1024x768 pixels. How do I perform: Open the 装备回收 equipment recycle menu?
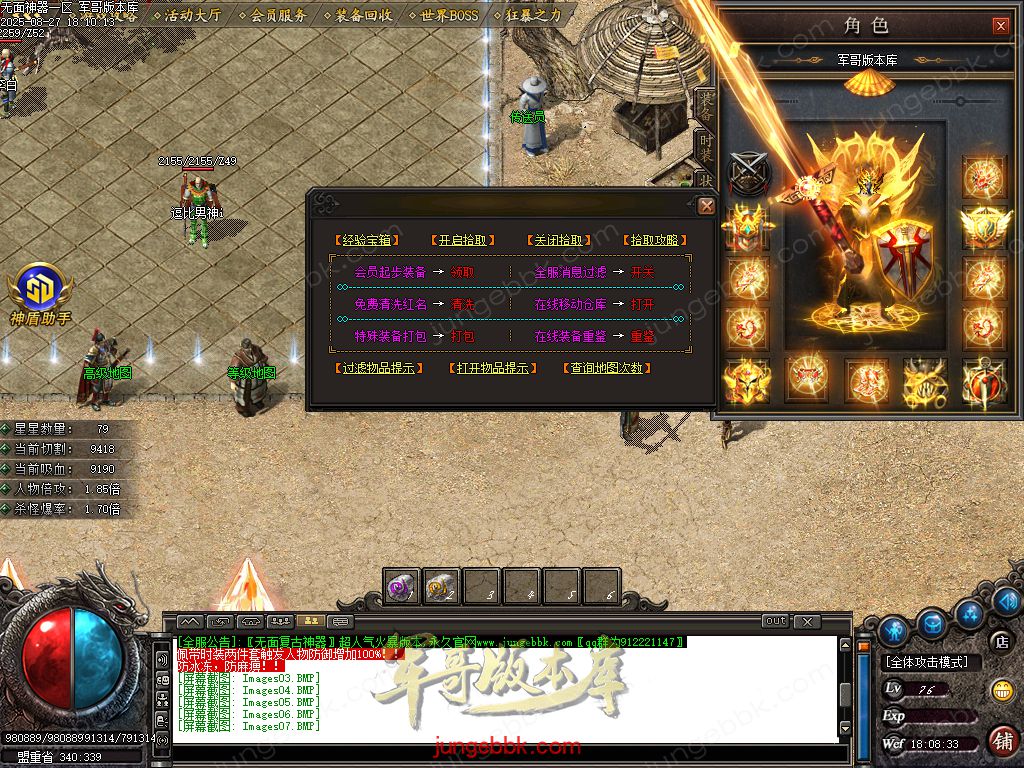coord(363,15)
